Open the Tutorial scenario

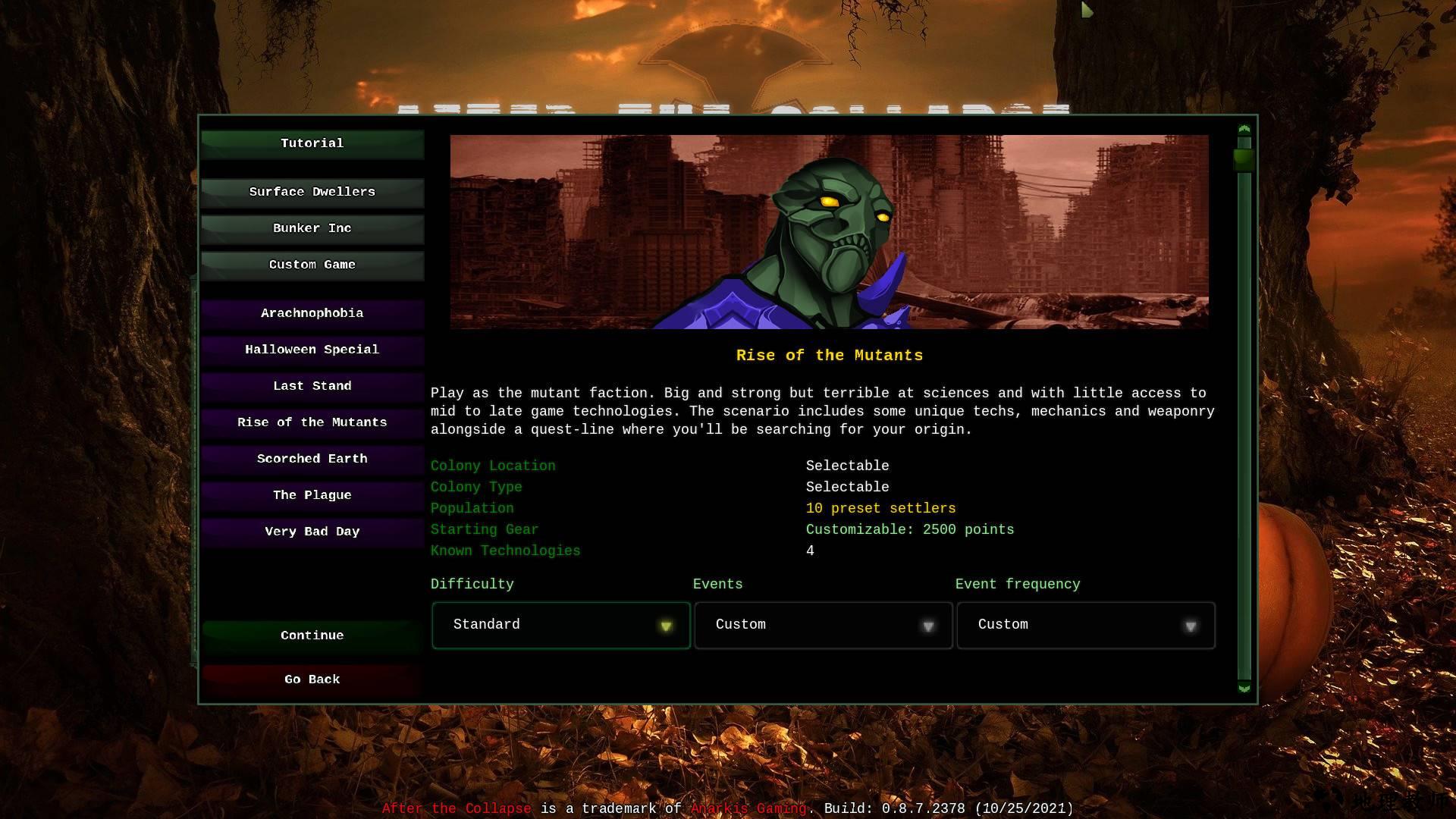point(312,143)
